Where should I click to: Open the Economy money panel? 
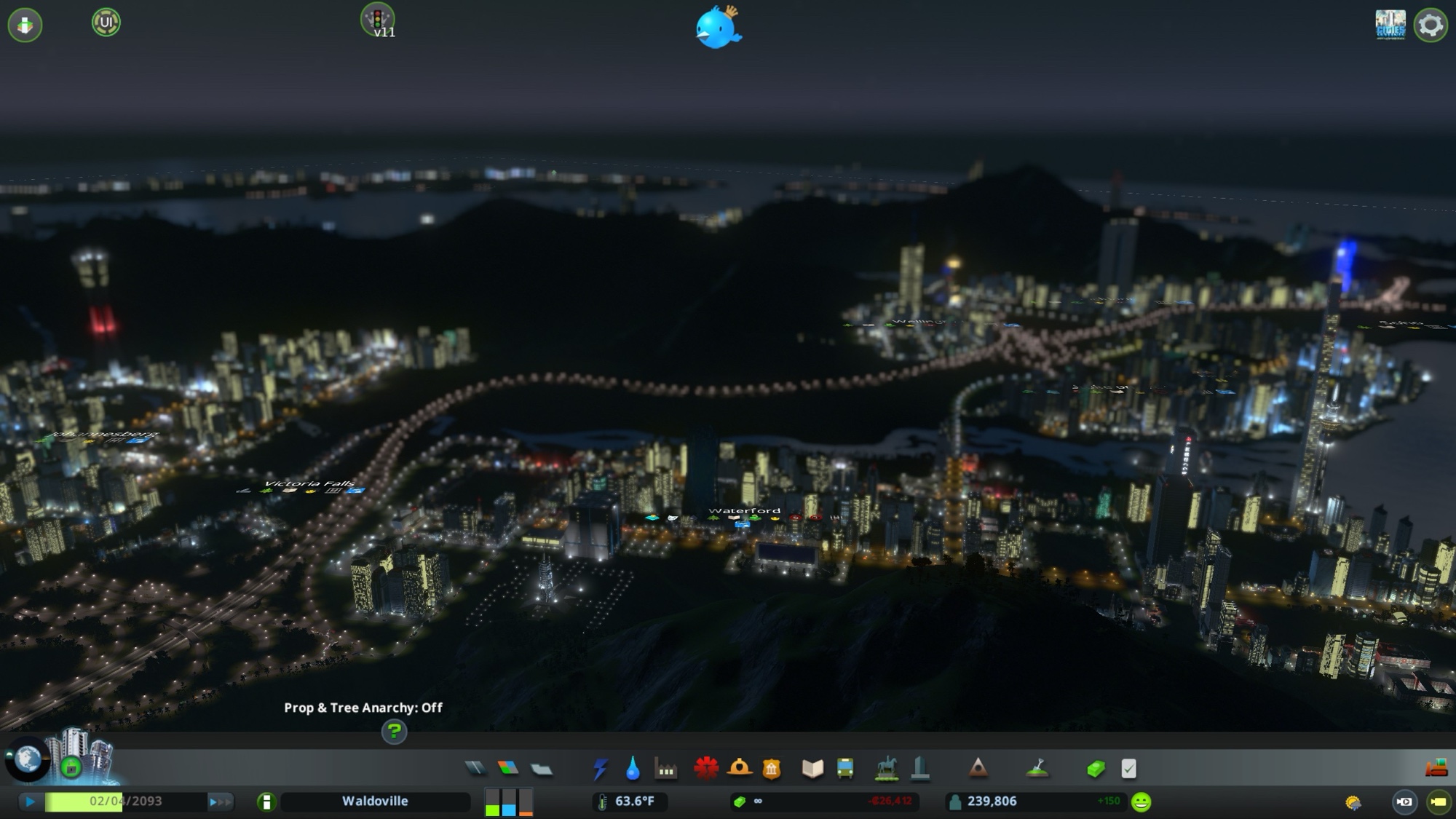[x=1096, y=768]
